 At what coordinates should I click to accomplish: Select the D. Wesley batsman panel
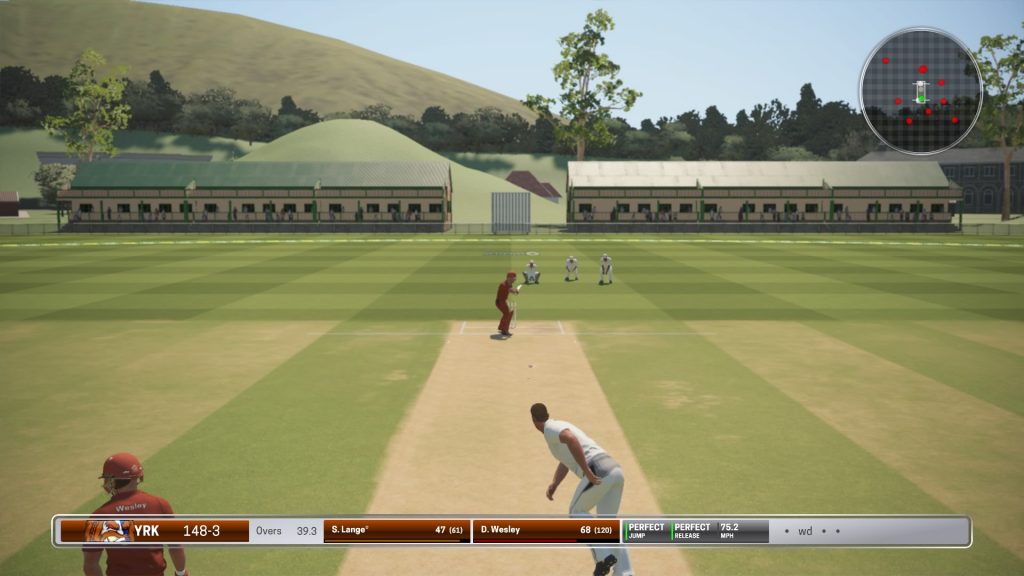coord(546,530)
